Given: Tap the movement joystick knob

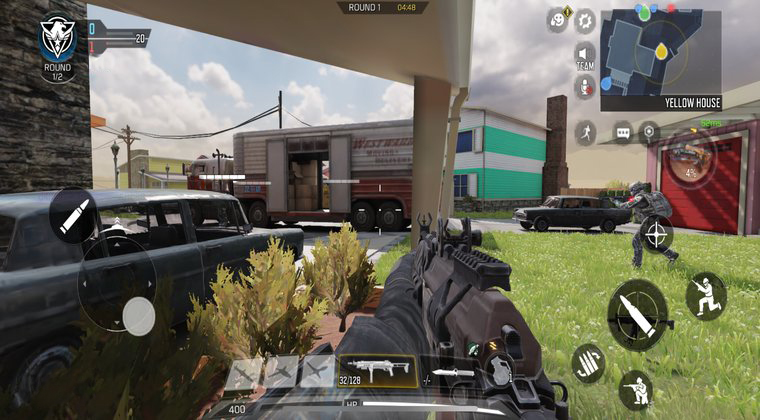Looking at the screenshot, I should pyautogui.click(x=138, y=316).
